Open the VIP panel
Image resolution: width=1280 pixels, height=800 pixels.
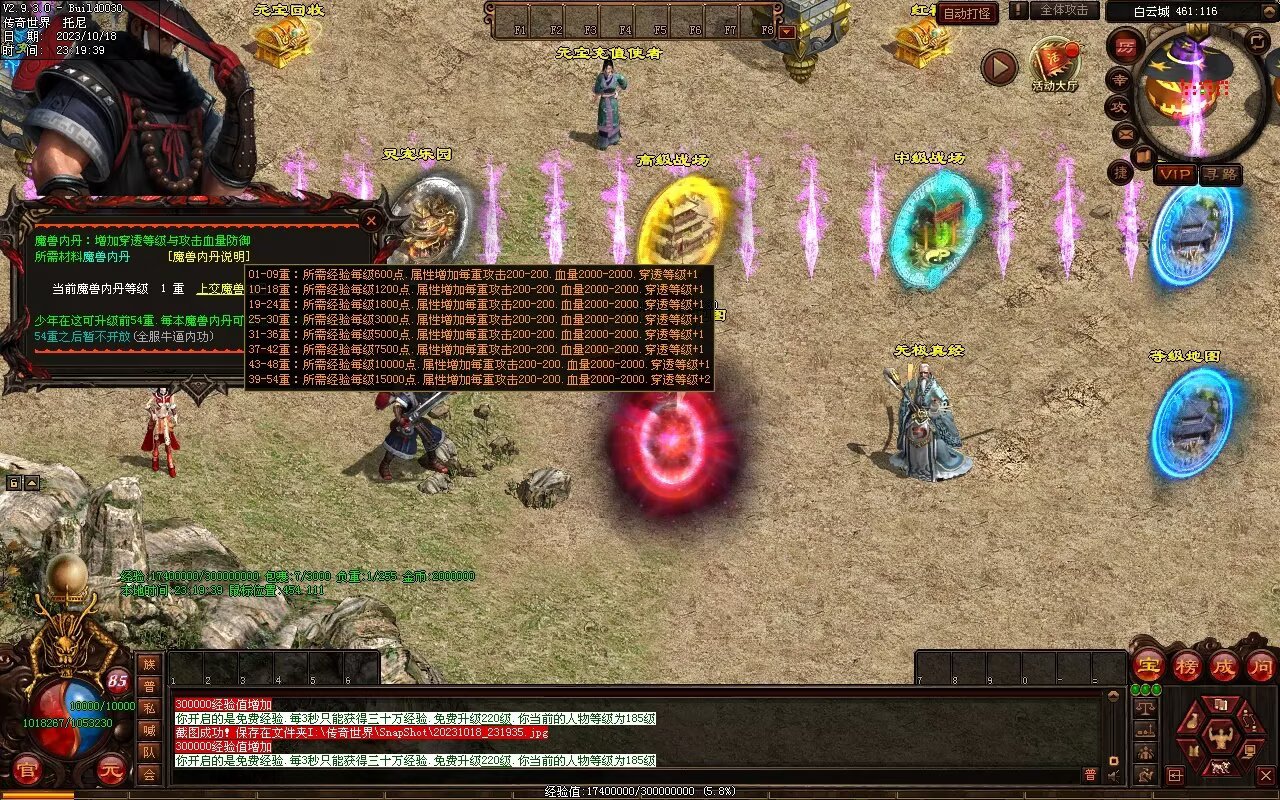(x=1175, y=174)
